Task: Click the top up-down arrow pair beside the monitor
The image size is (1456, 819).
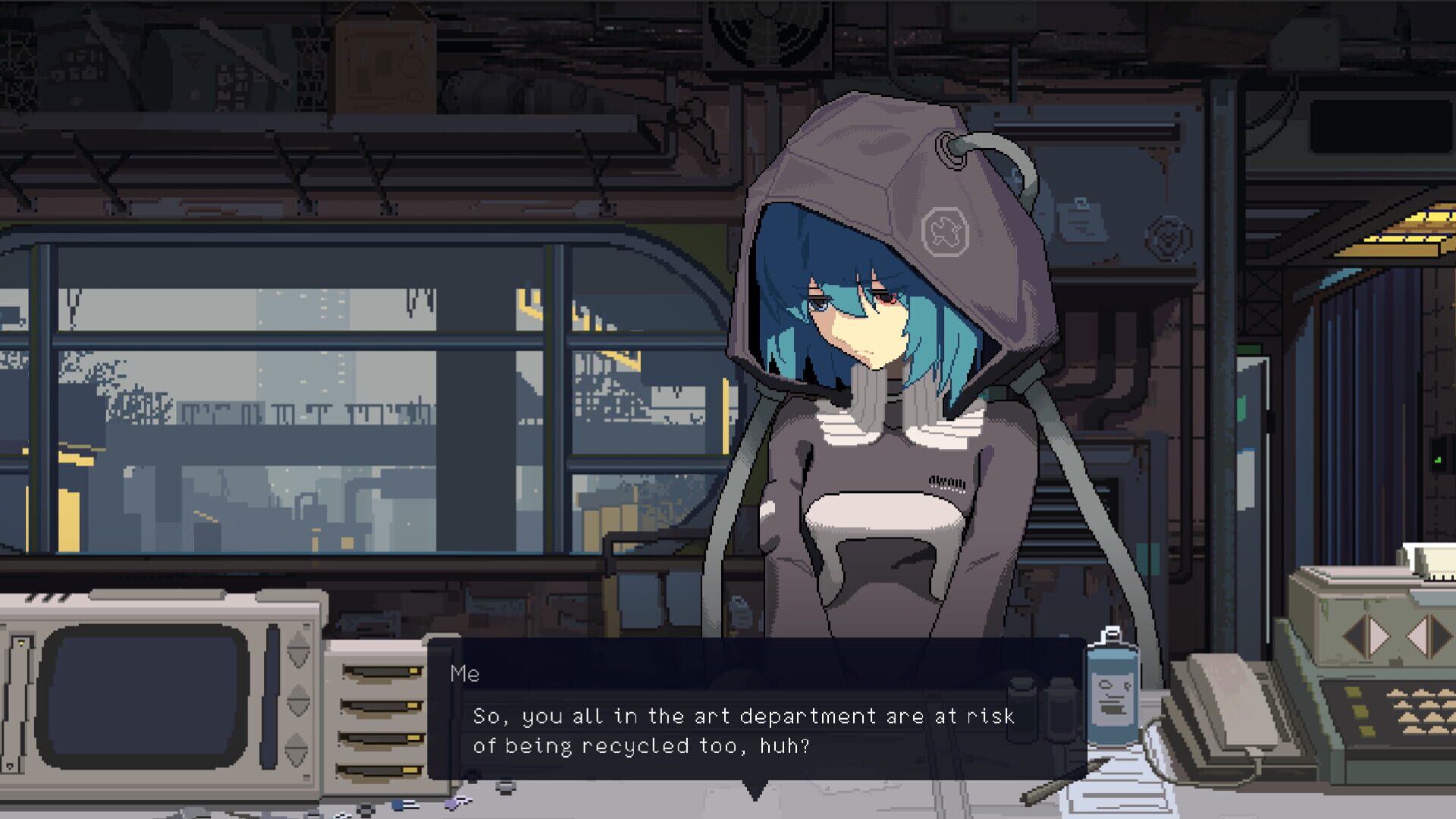Action: point(297,648)
